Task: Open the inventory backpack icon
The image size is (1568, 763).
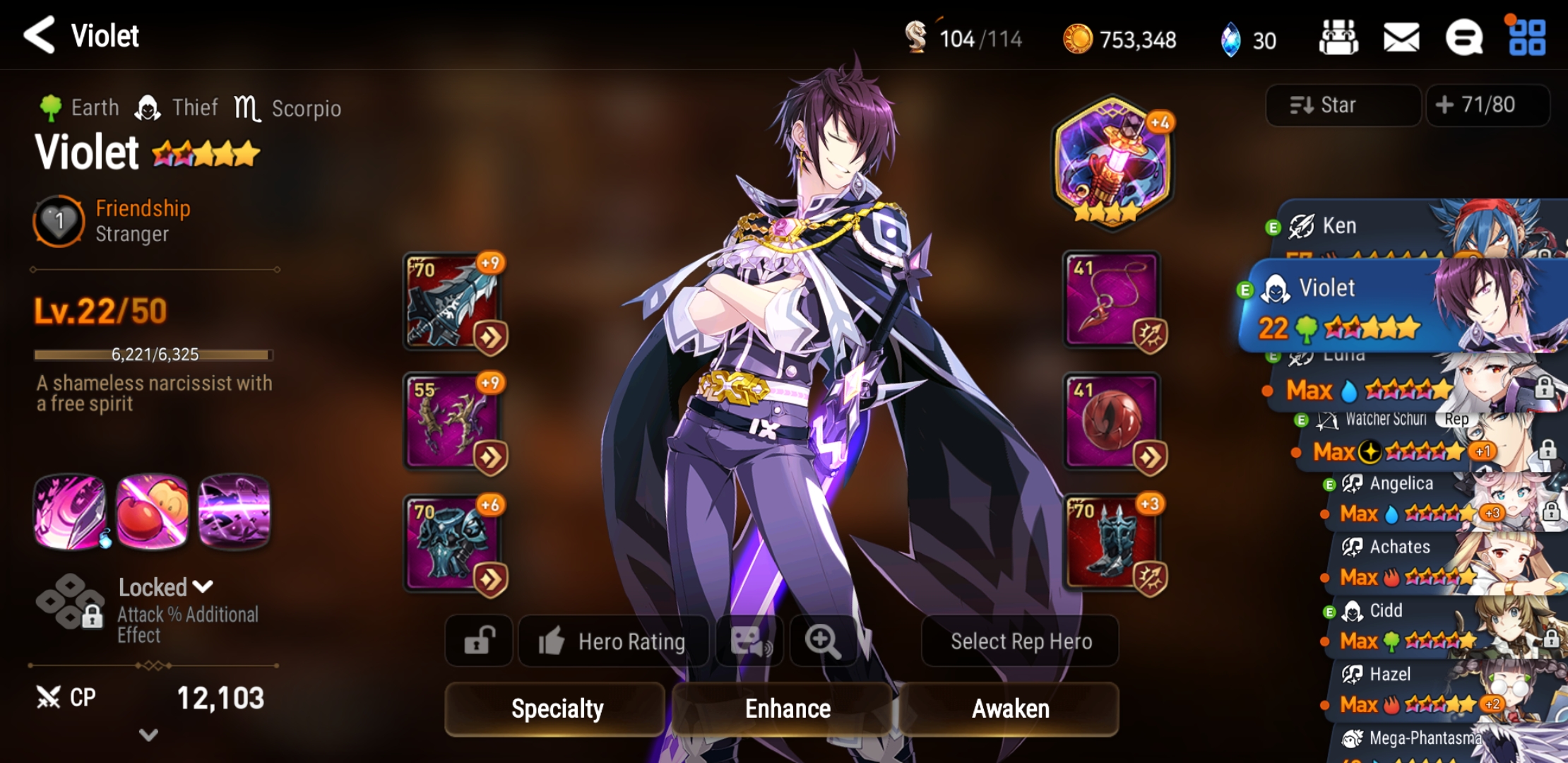Action: tap(1340, 37)
